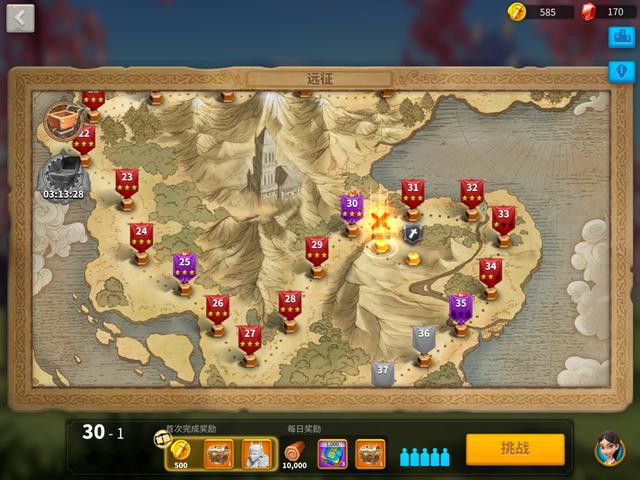Choose the stage 32 flag
Viewport: 640px width, 480px height.
[x=472, y=192]
